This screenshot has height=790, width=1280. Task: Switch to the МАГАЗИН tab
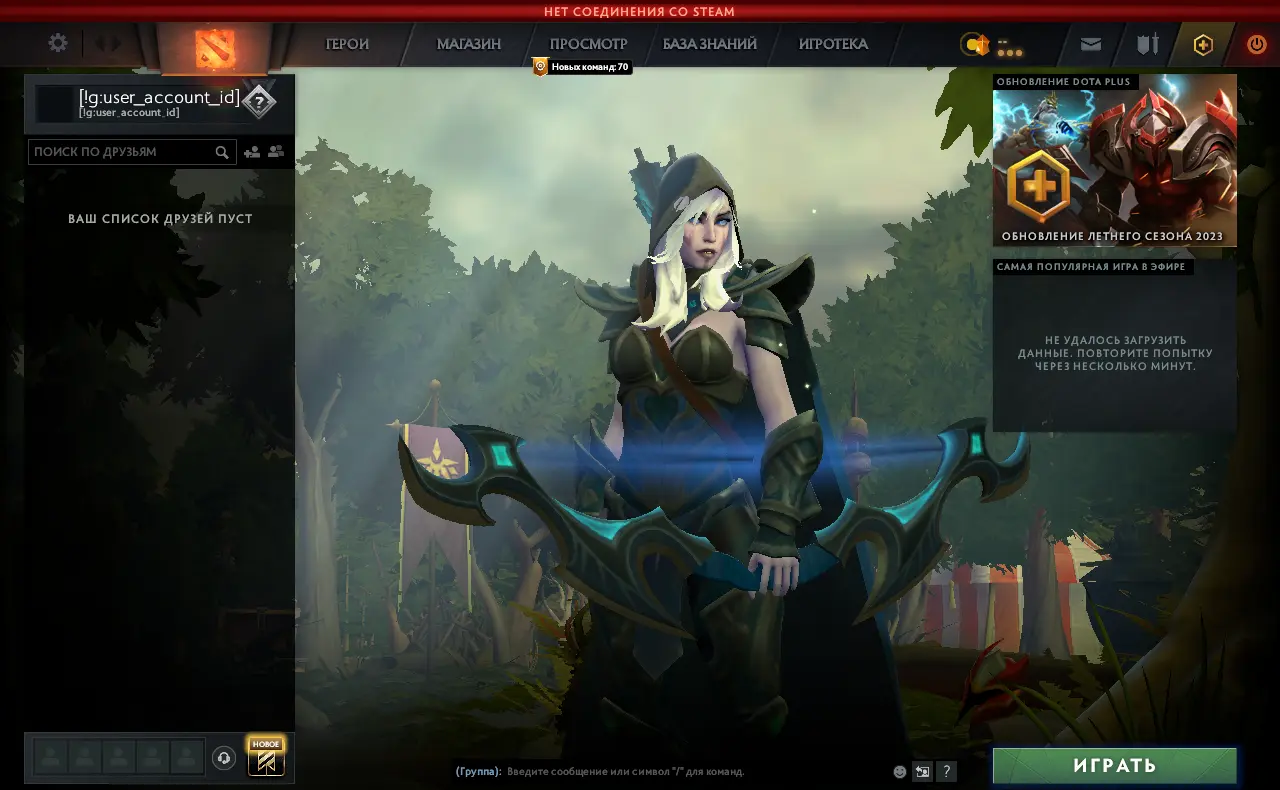469,44
